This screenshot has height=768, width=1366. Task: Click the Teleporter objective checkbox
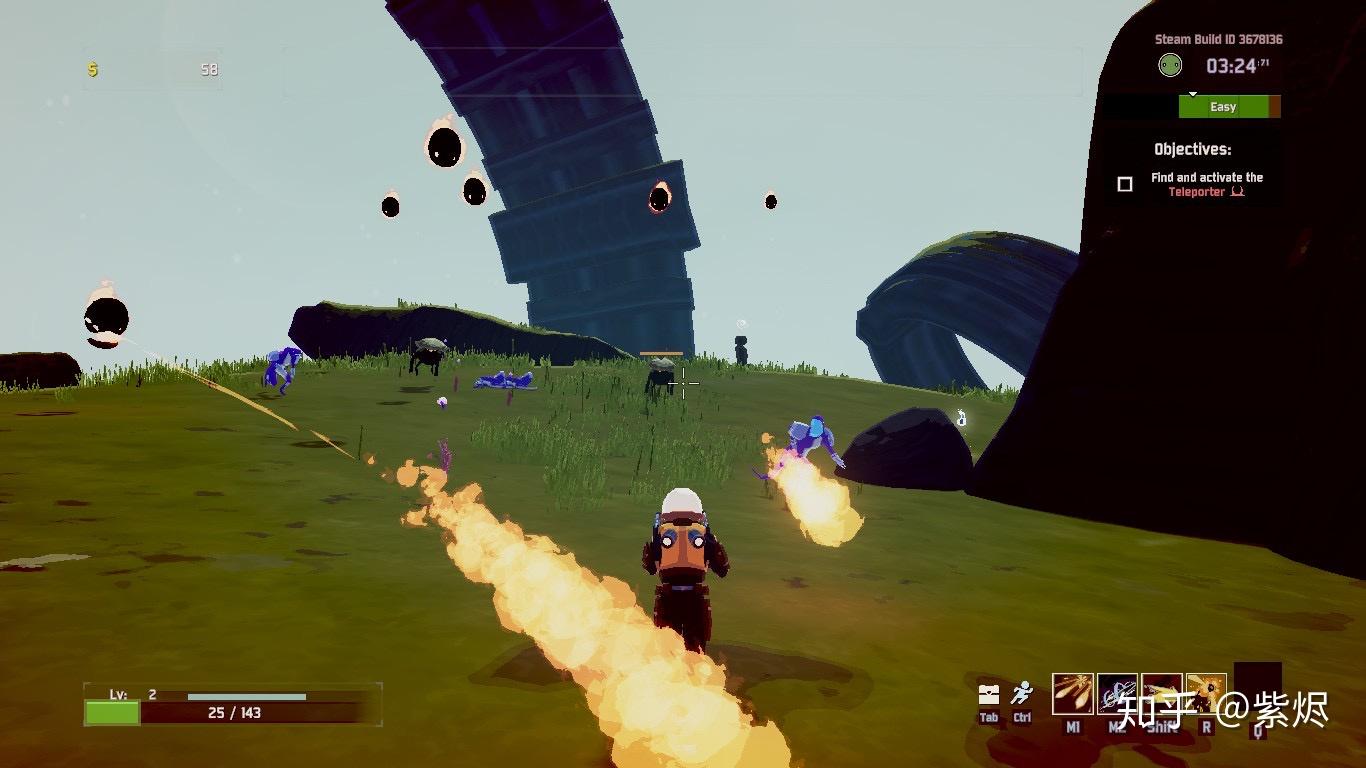click(x=1125, y=184)
